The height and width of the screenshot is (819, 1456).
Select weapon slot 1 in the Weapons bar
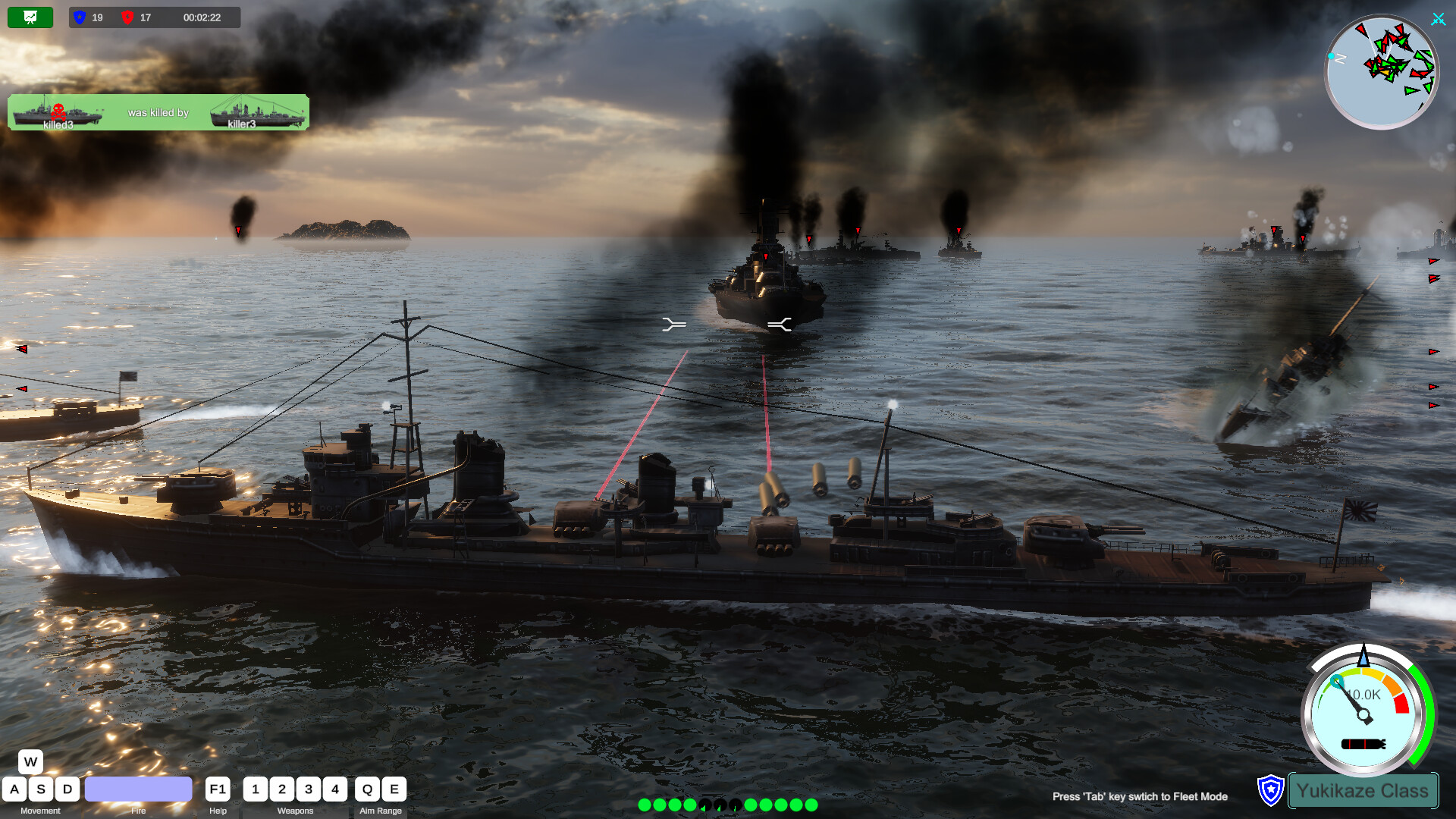256,789
